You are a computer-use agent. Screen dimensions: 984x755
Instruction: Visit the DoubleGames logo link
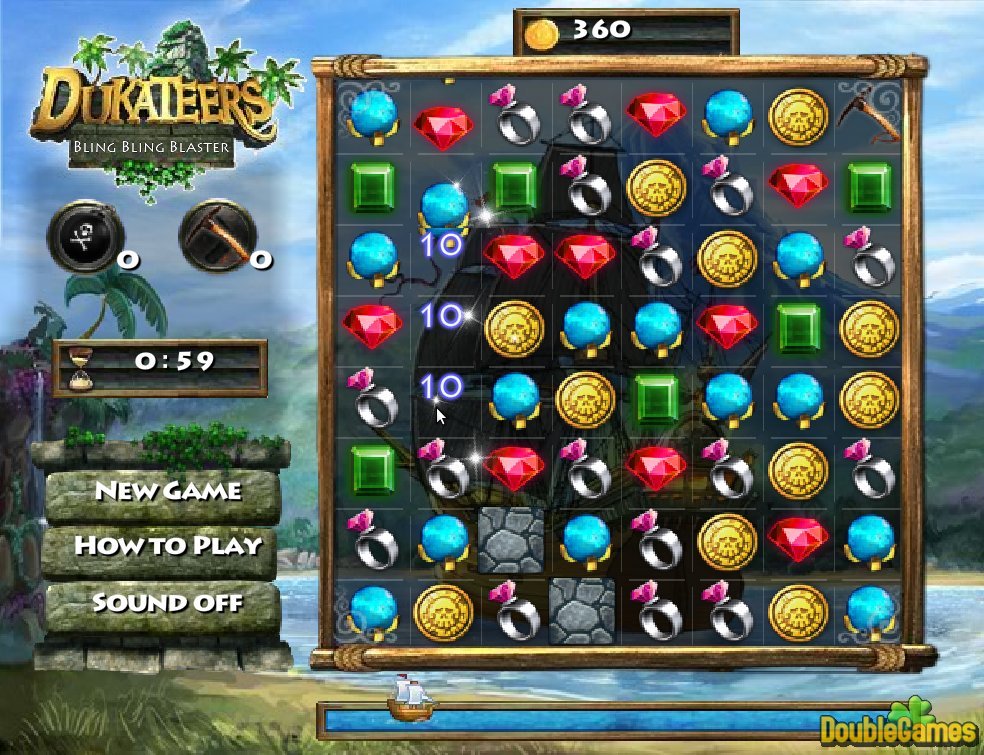pyautogui.click(x=898, y=724)
